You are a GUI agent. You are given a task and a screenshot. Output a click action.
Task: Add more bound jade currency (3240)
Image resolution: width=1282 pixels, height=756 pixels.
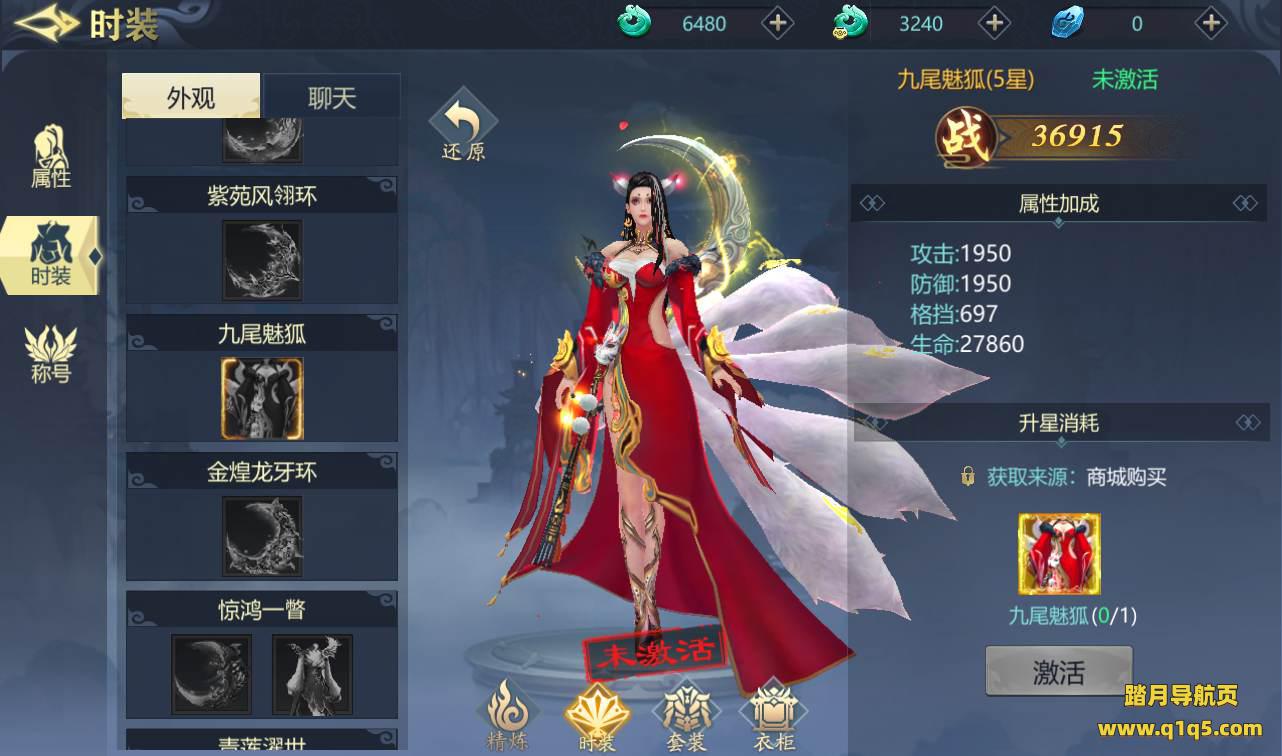[x=993, y=23]
